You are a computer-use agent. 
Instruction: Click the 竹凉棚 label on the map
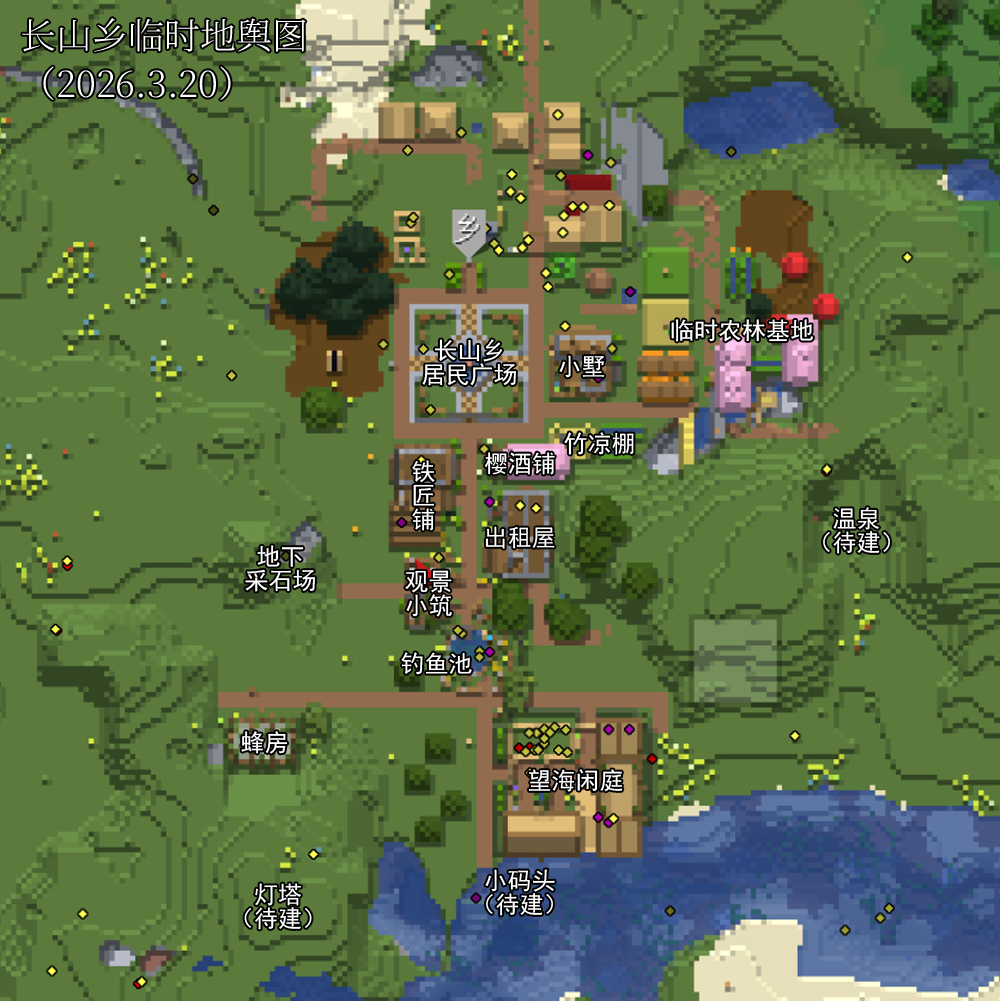[599, 443]
